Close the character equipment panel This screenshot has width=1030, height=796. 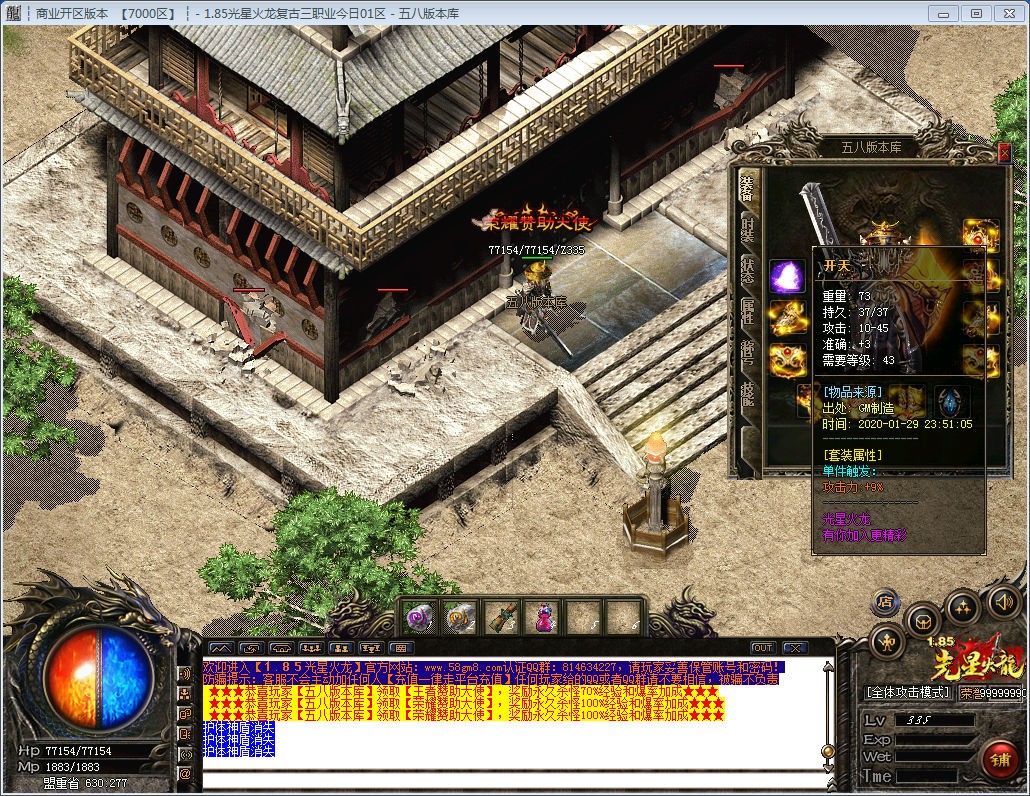(1004, 152)
